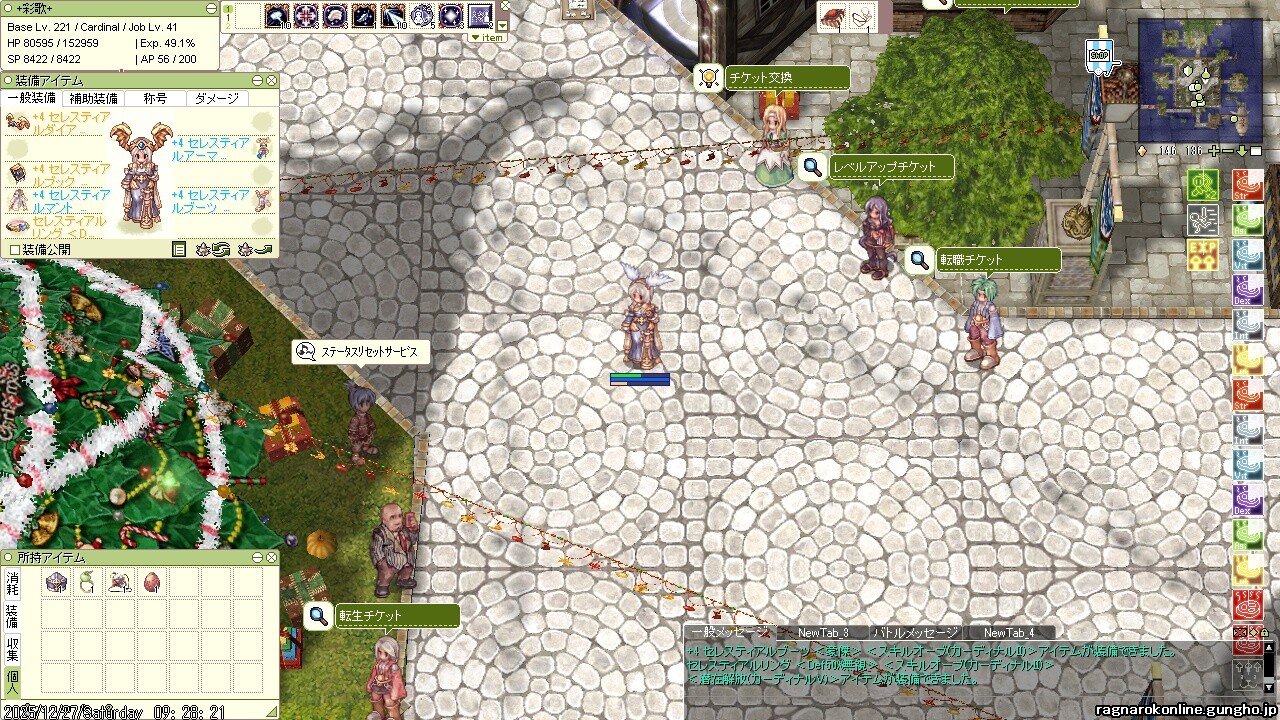Image resolution: width=1280 pixels, height=720 pixels.
Task: Use the red cross skill on hotbar
Action: tap(306, 16)
